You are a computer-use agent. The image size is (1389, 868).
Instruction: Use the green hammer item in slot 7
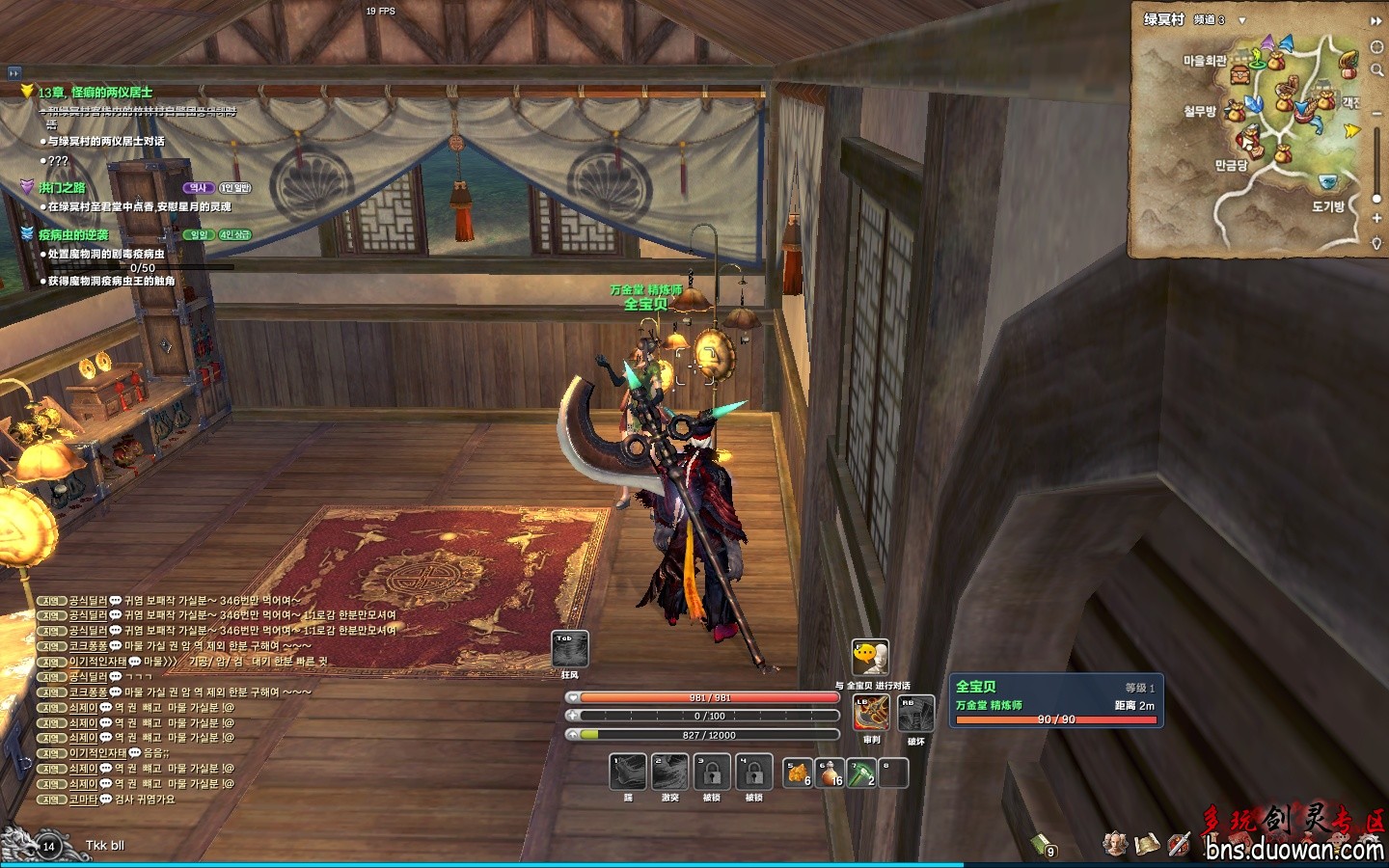(861, 773)
